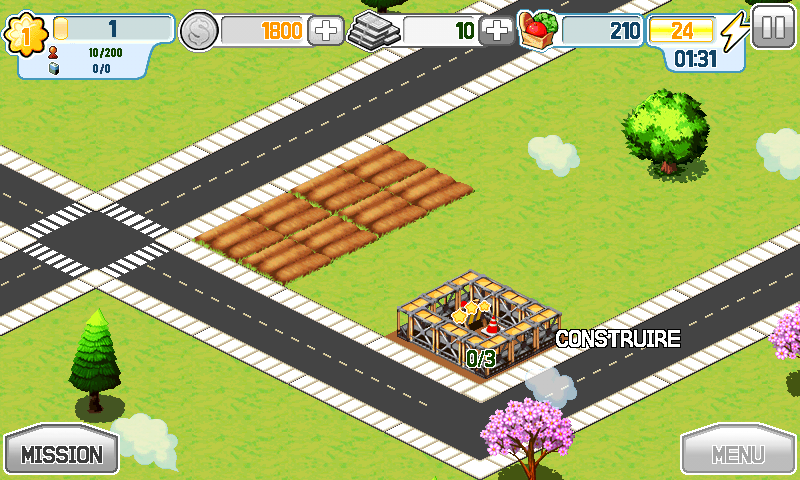Click the food basket icon
Screen dimensions: 800x480
(x=537, y=30)
